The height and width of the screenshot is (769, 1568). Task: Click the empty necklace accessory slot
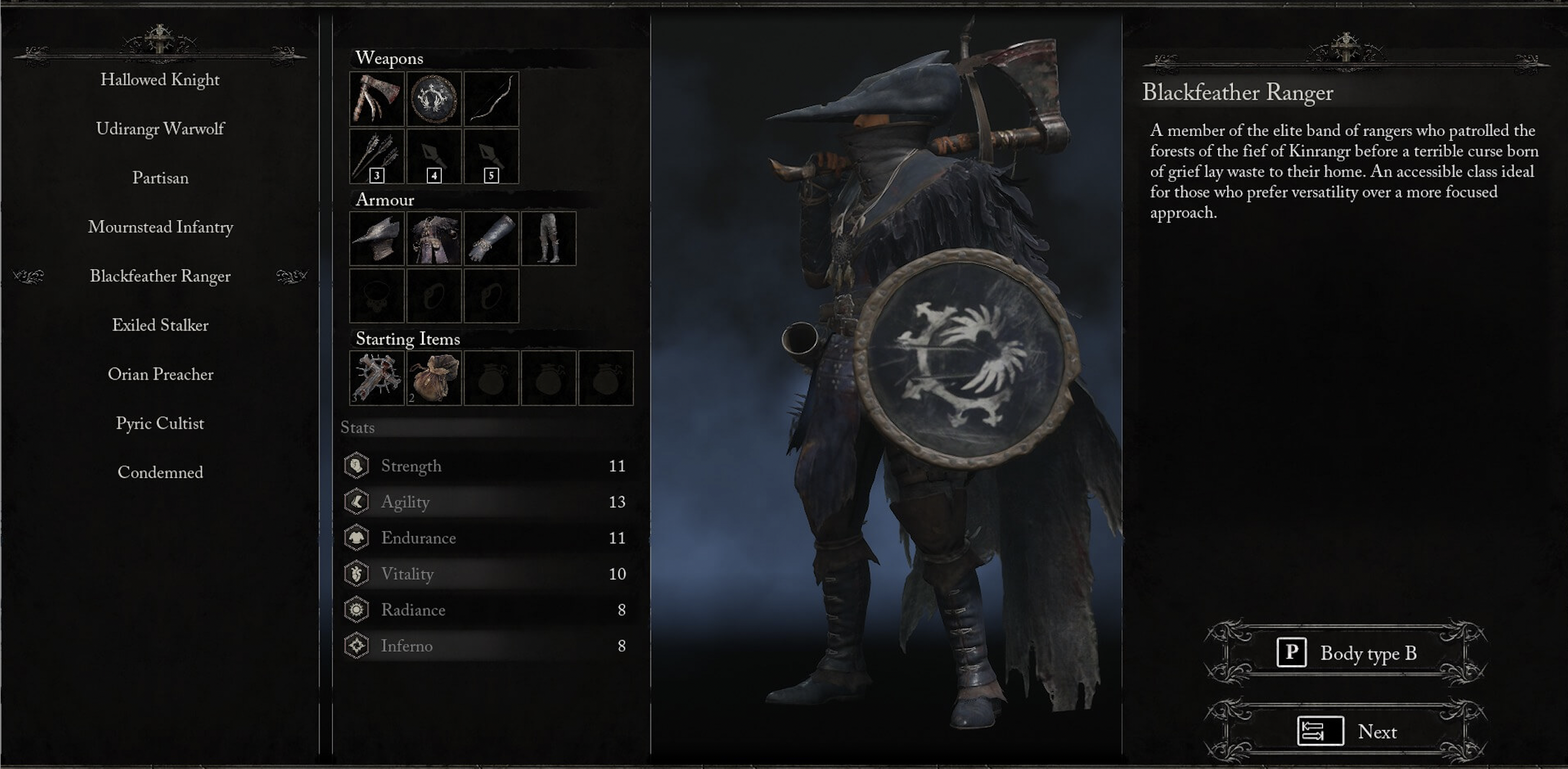click(376, 295)
